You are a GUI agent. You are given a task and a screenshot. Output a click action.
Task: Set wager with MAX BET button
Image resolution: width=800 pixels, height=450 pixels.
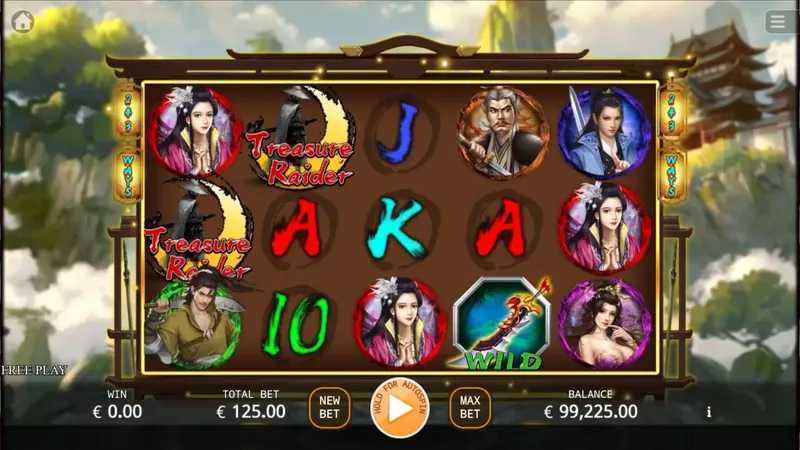[x=470, y=407]
